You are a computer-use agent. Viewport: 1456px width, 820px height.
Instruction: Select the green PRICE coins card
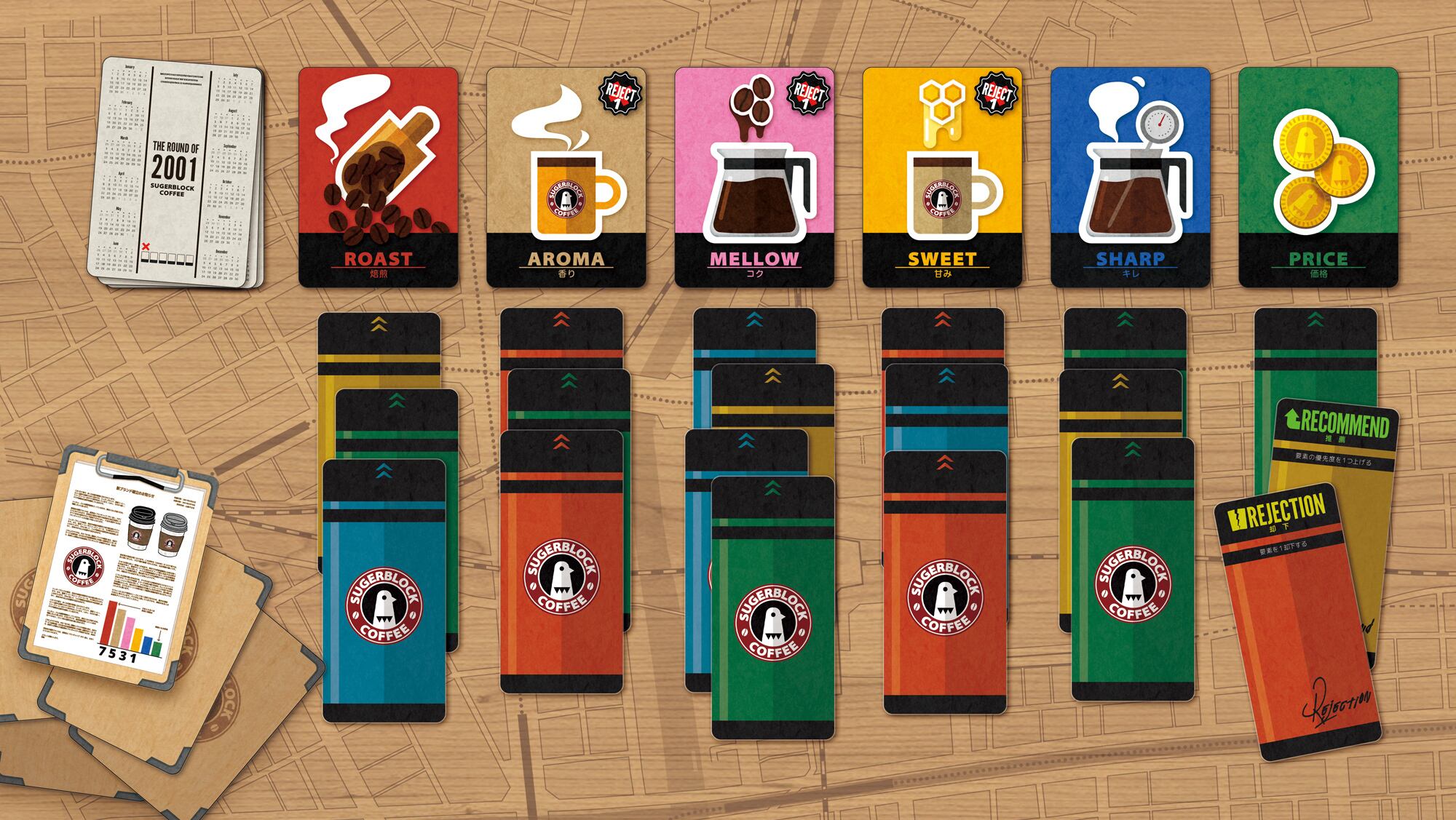(x=1318, y=177)
